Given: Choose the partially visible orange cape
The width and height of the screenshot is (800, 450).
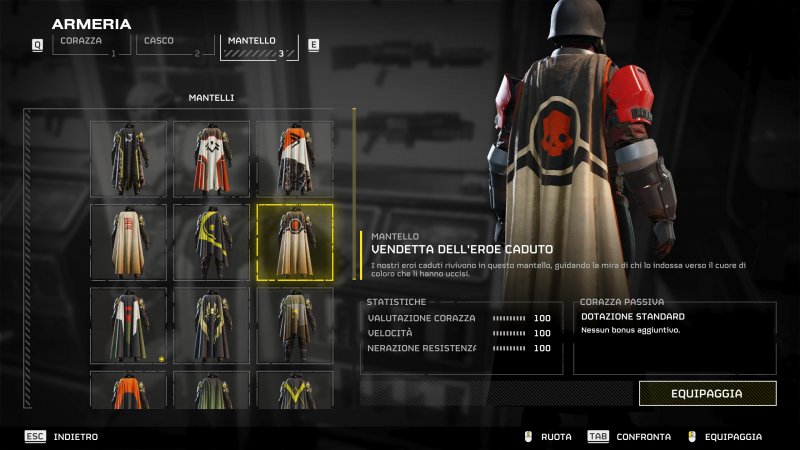Looking at the screenshot, I should pos(129,390).
